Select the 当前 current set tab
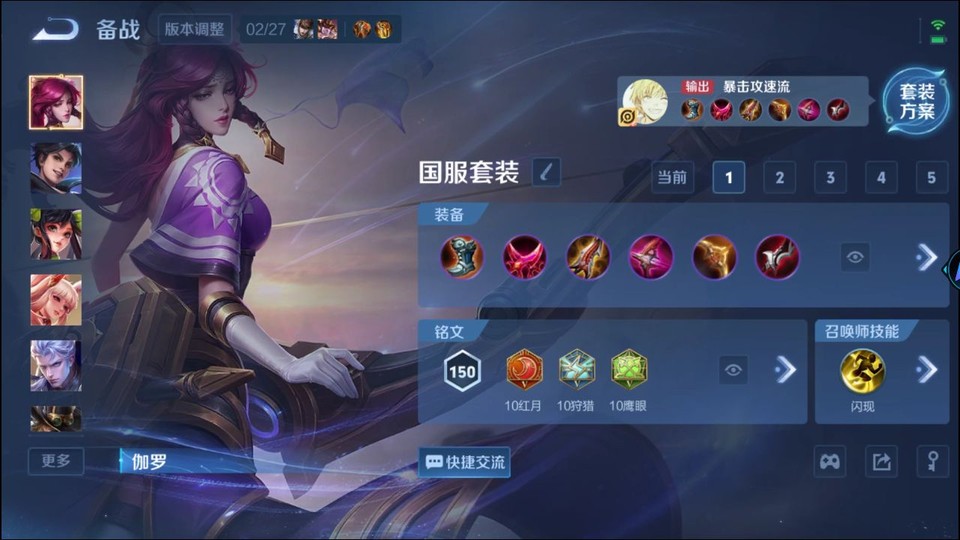The height and width of the screenshot is (540, 960). pos(672,178)
